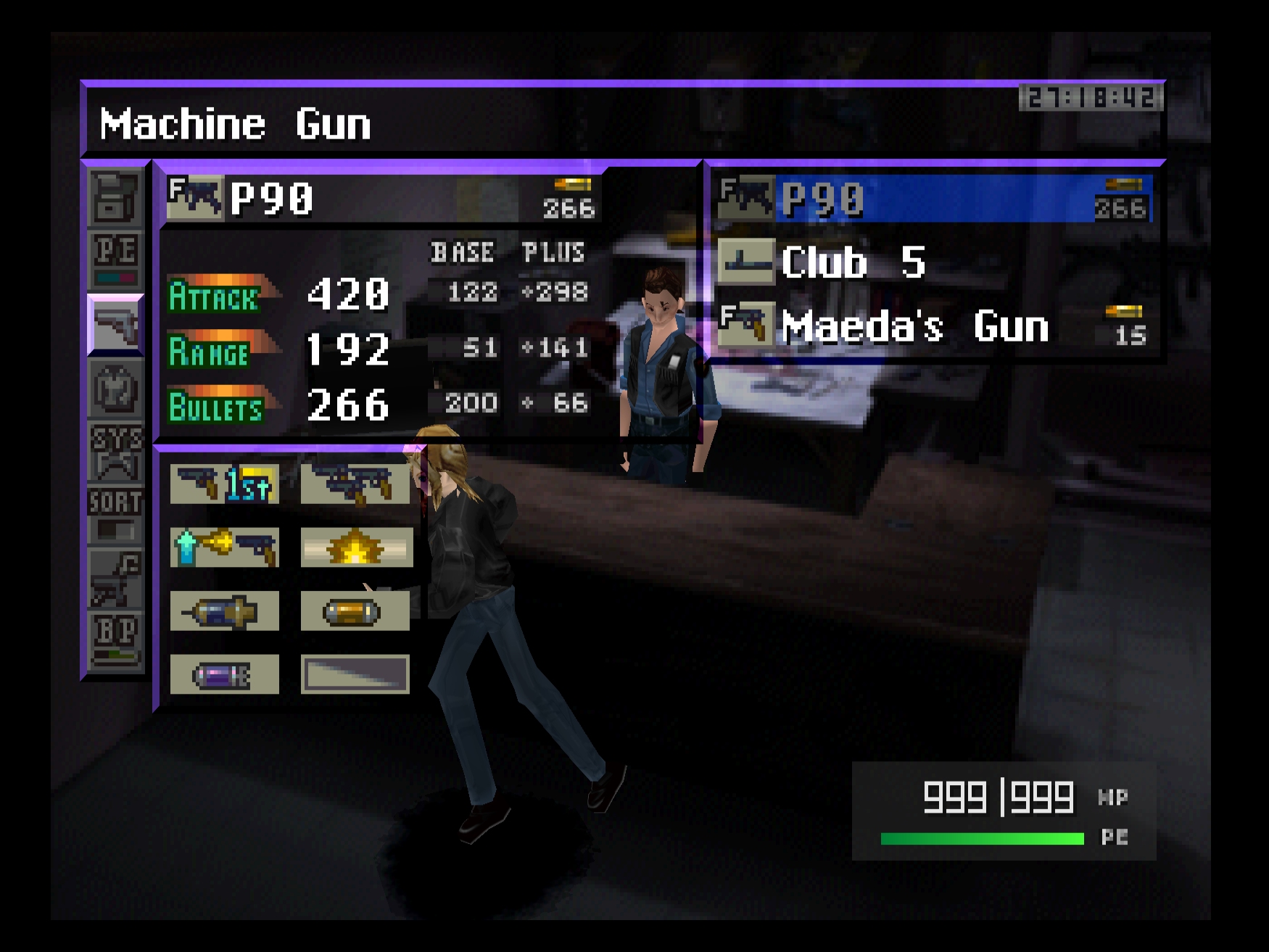Select the gold bullet capsule icon
This screenshot has width=1269, height=952.
tap(355, 610)
